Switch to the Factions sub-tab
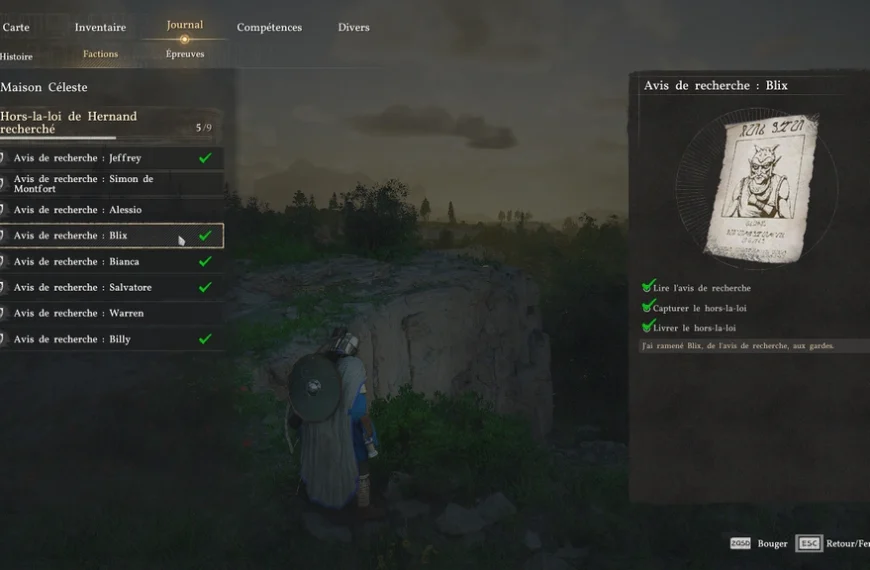 pos(100,54)
